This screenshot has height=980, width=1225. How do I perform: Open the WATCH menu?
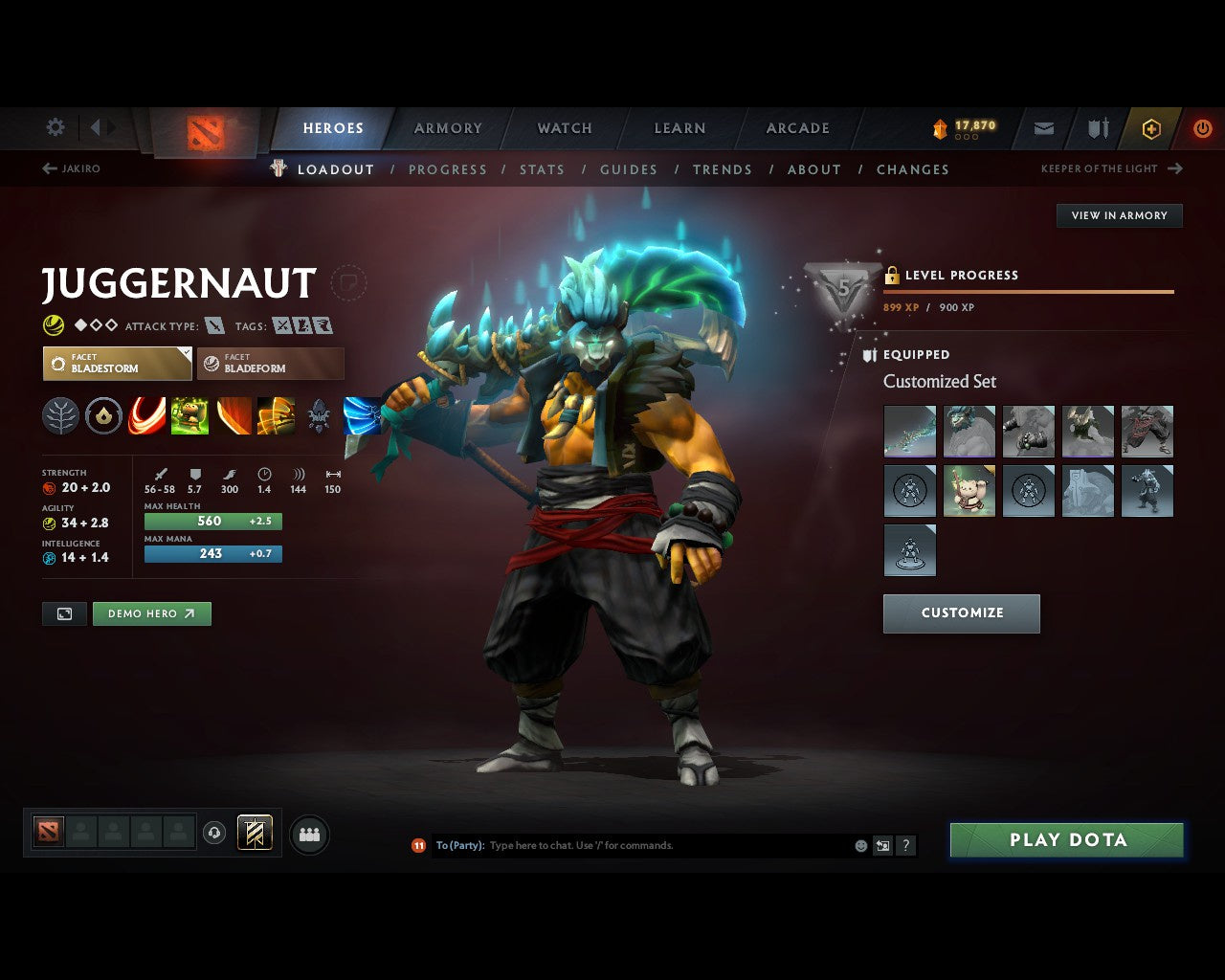[565, 127]
